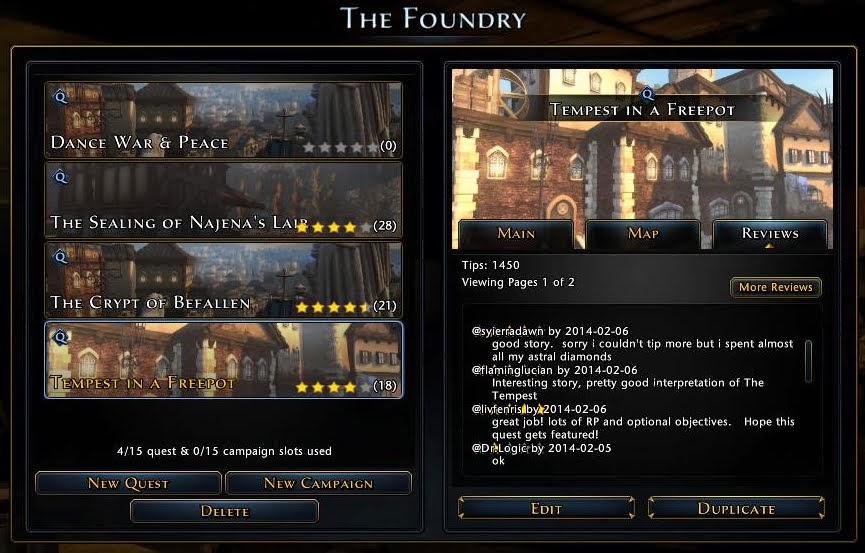Select the Dance War & Peace quest

pos(223,120)
